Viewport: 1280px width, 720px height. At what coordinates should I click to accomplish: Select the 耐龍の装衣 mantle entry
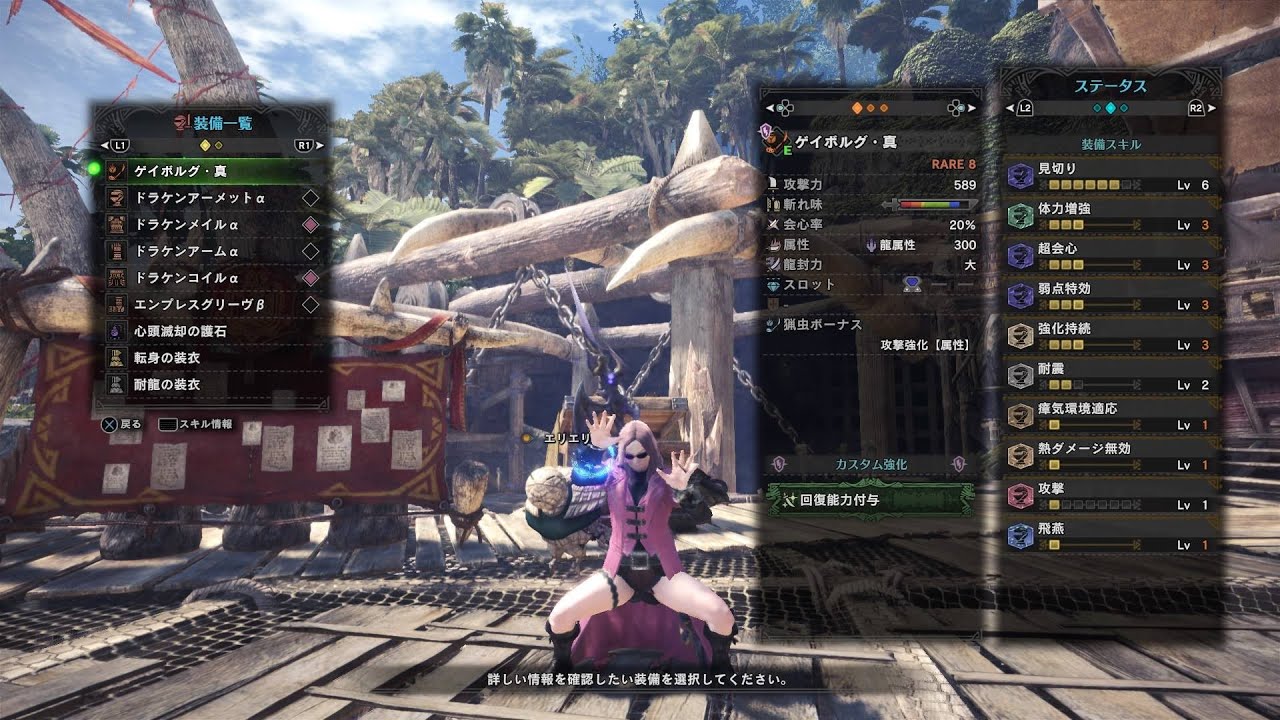tap(210, 384)
